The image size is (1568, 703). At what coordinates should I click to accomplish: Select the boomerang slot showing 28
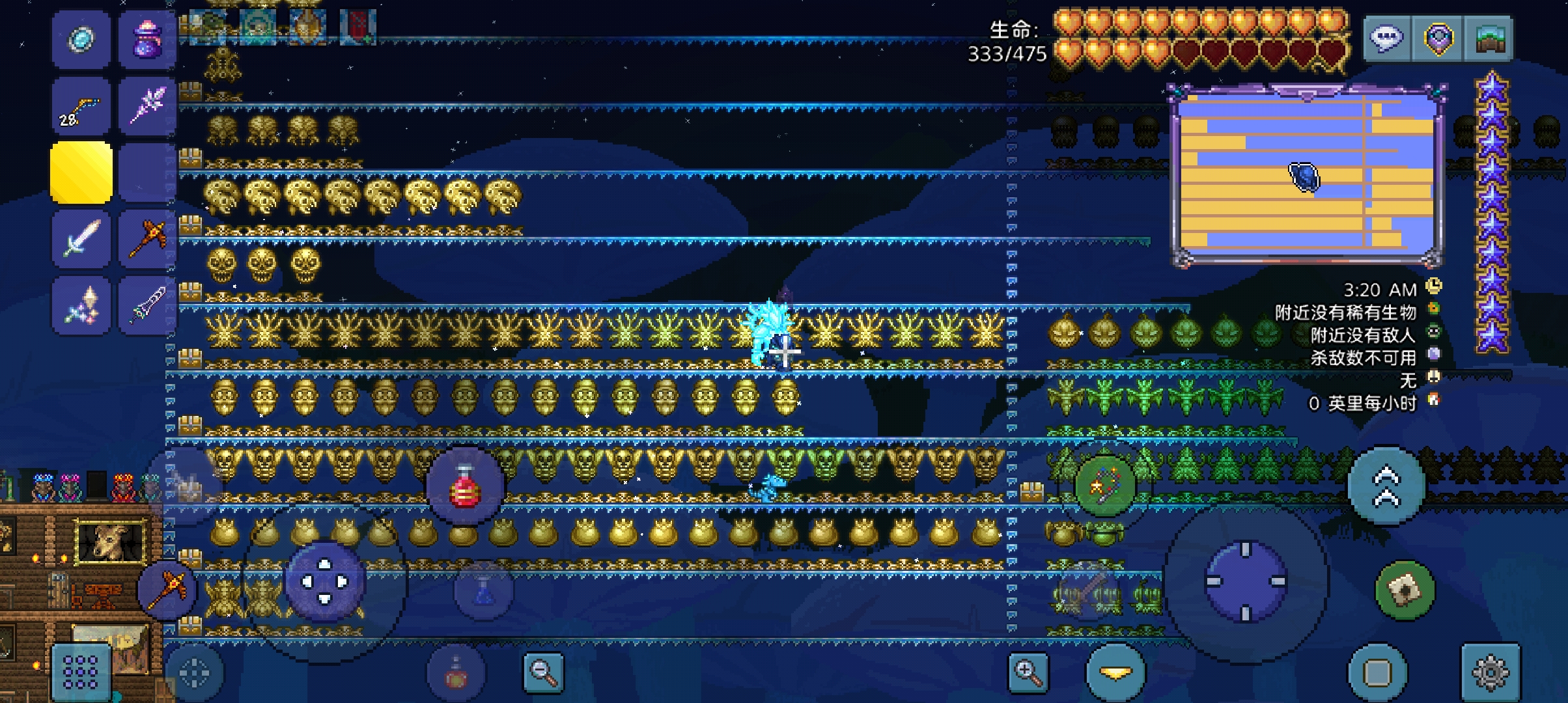(x=81, y=107)
